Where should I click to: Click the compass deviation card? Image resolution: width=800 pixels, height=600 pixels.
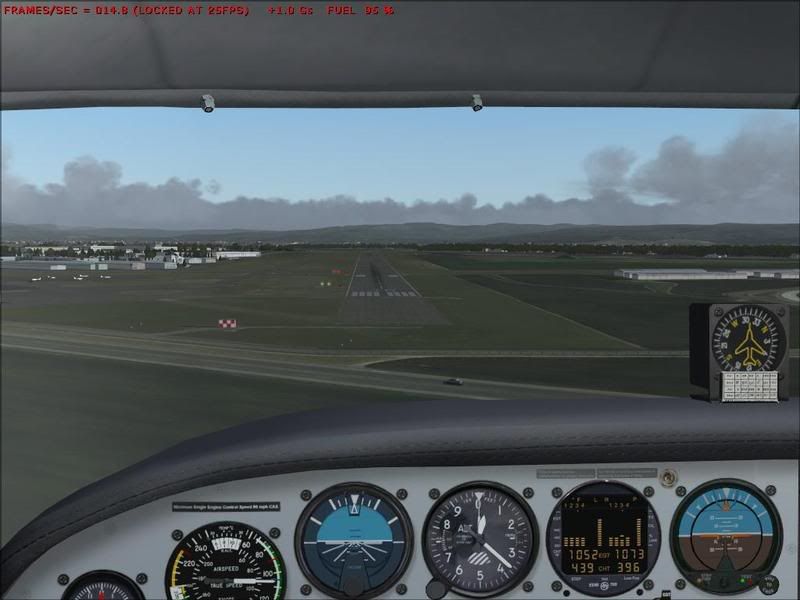point(749,386)
